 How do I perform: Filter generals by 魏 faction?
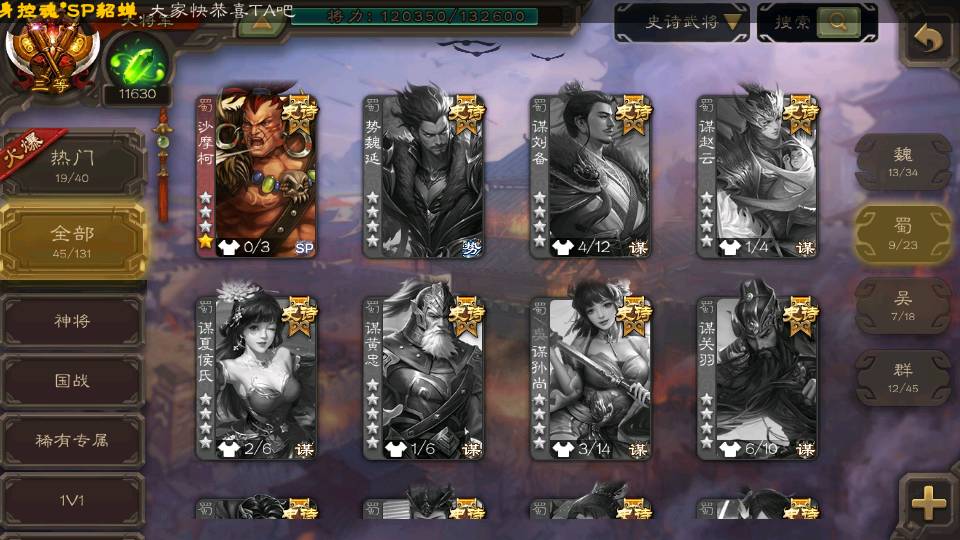(x=902, y=161)
